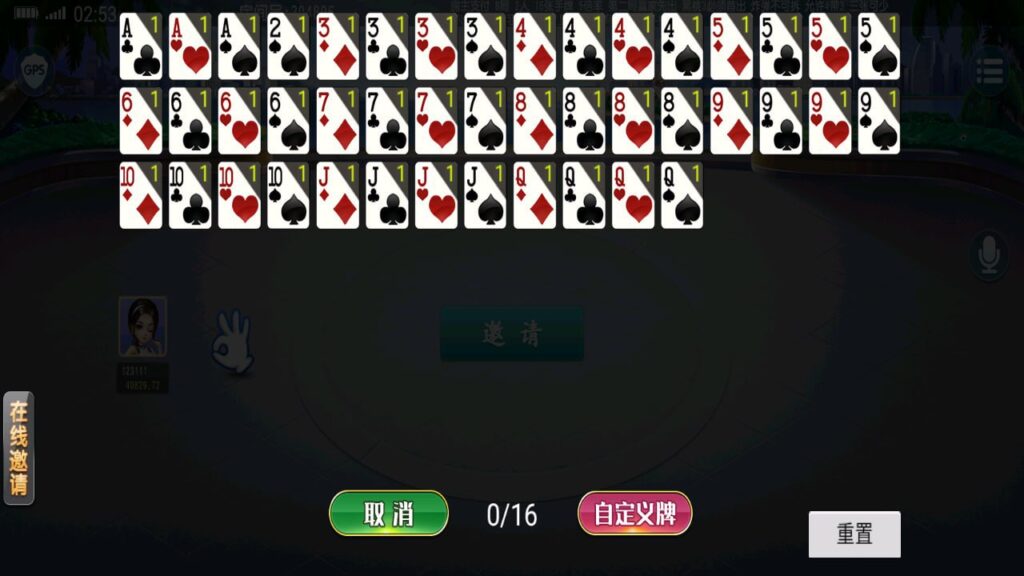Select the 6 of Diamonds card
1024x576 pixels.
(x=141, y=121)
